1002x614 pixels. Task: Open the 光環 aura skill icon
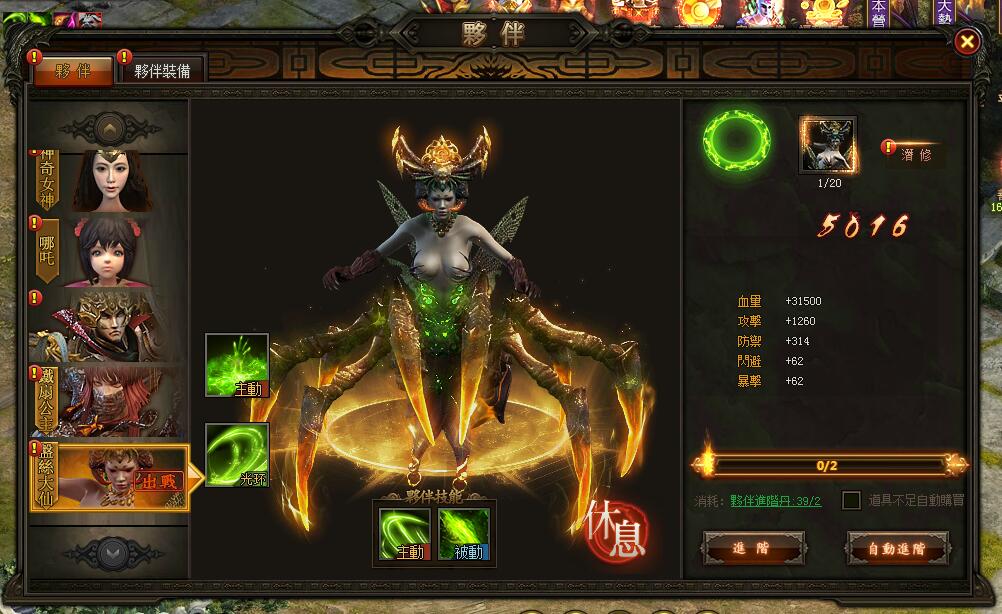coord(237,455)
